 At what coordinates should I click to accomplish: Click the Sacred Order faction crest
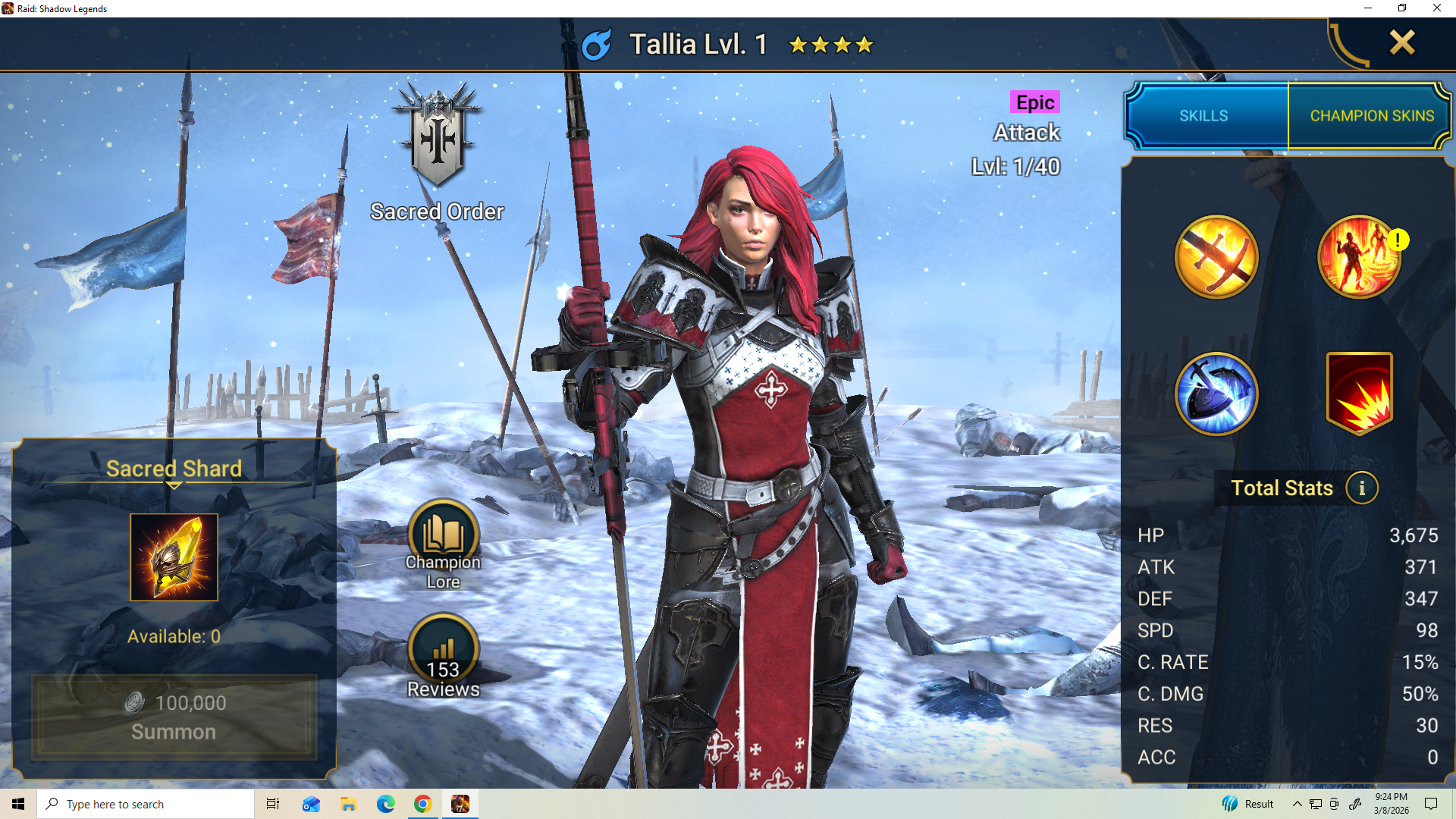[438, 136]
